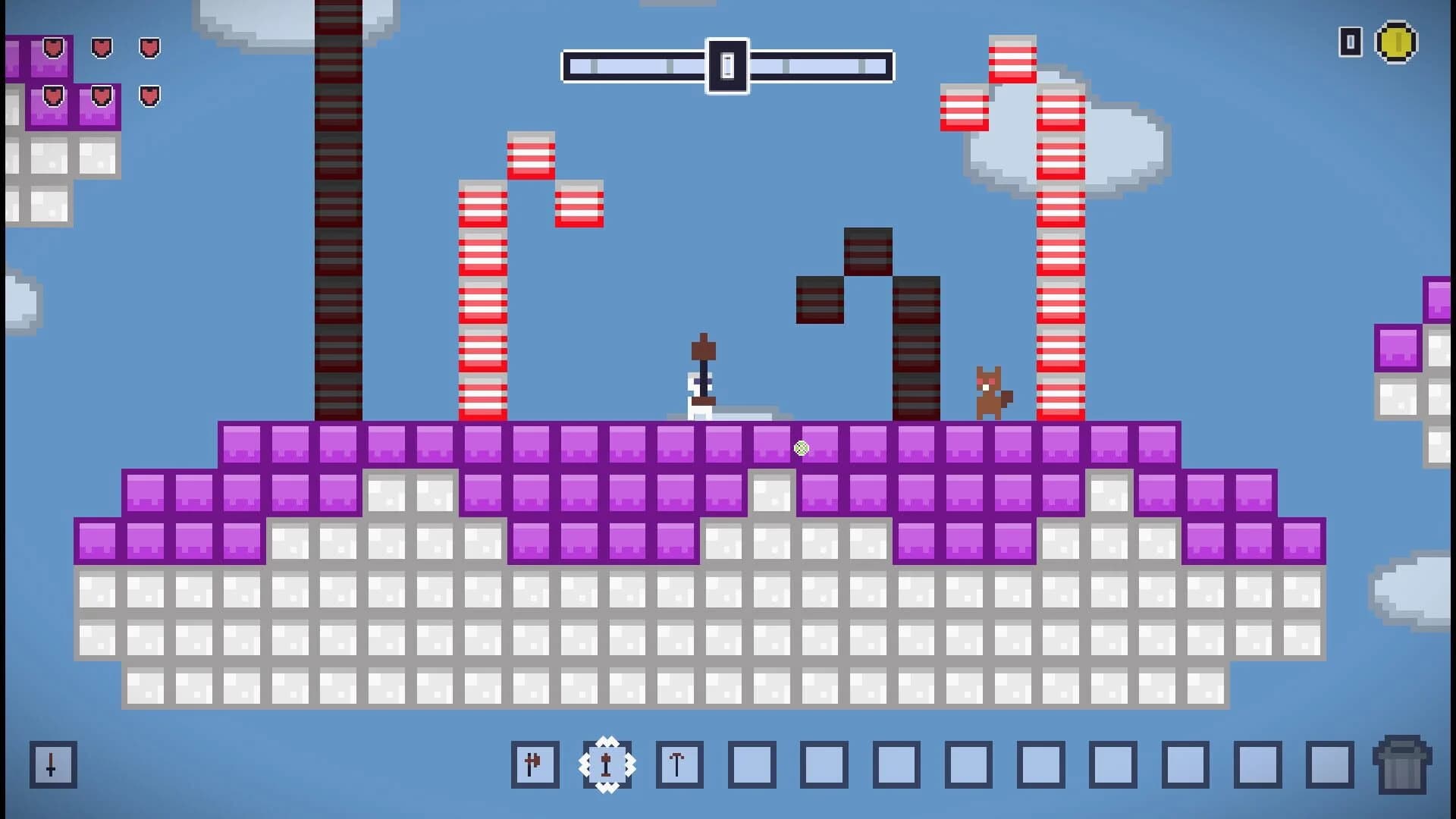Click the handle of the top center slider
The image size is (1456, 819).
click(x=728, y=66)
